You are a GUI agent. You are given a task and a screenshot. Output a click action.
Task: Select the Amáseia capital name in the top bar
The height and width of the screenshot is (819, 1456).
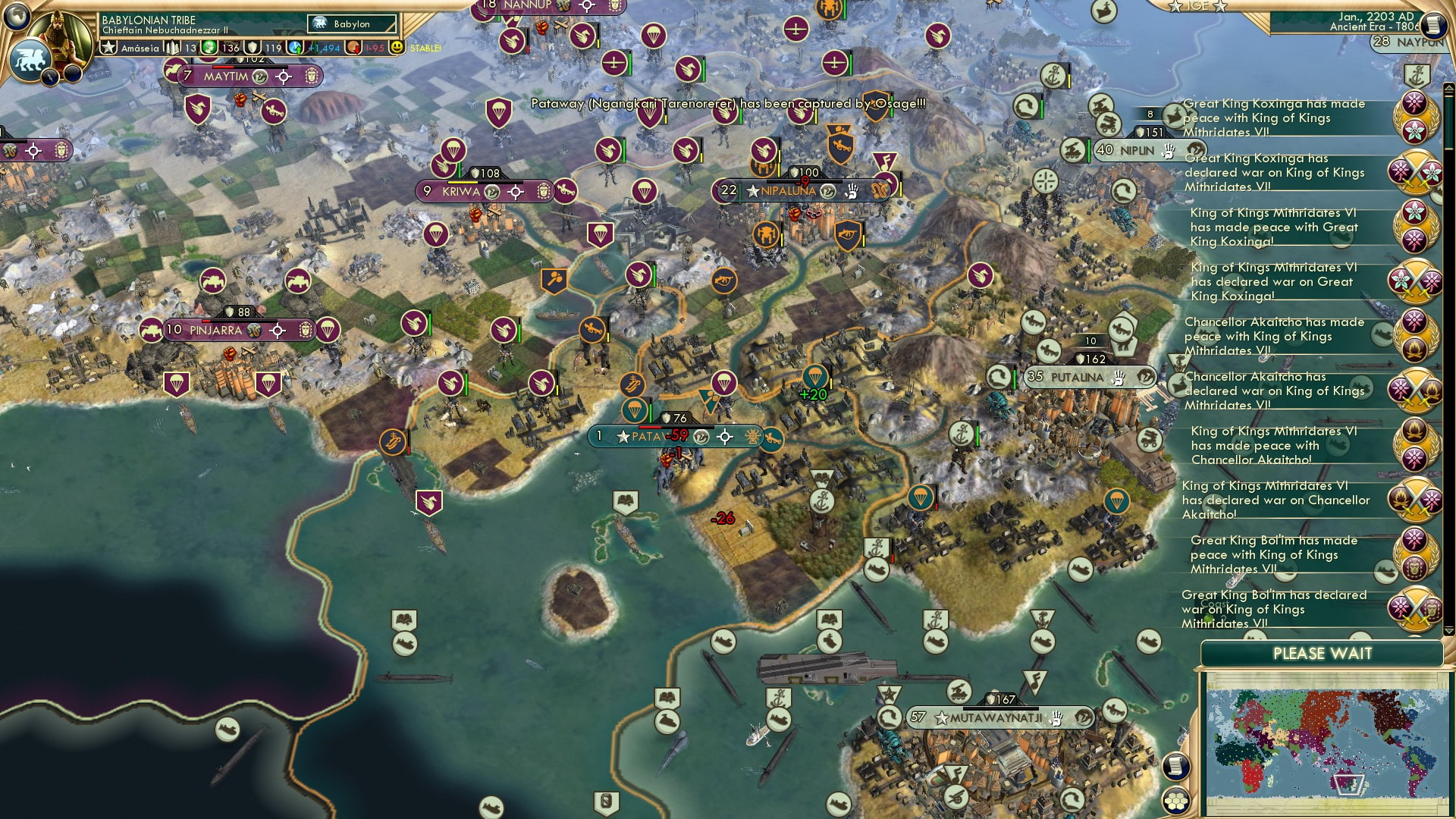pyautogui.click(x=139, y=47)
